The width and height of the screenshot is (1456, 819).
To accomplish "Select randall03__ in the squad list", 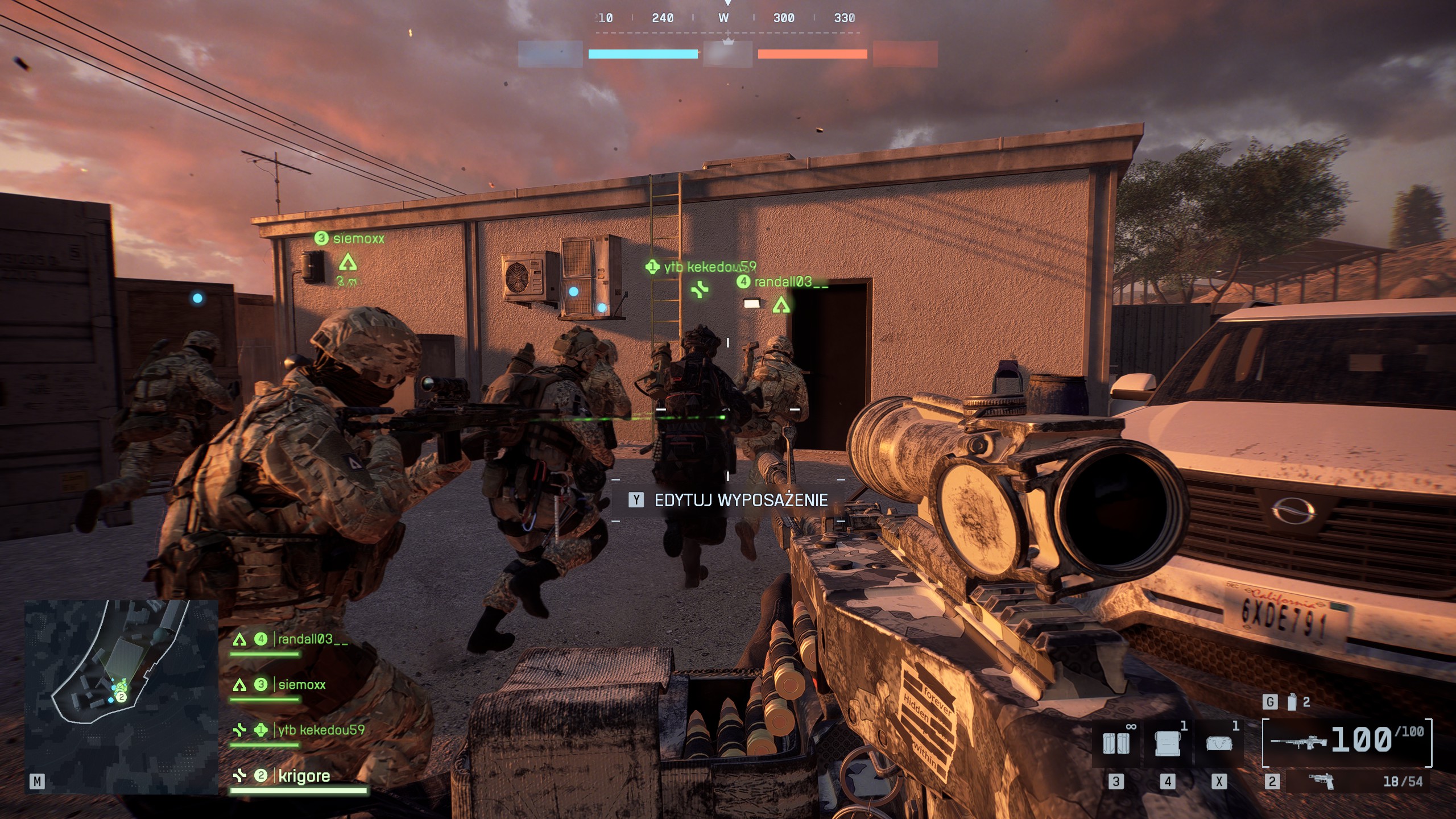I will coord(312,639).
